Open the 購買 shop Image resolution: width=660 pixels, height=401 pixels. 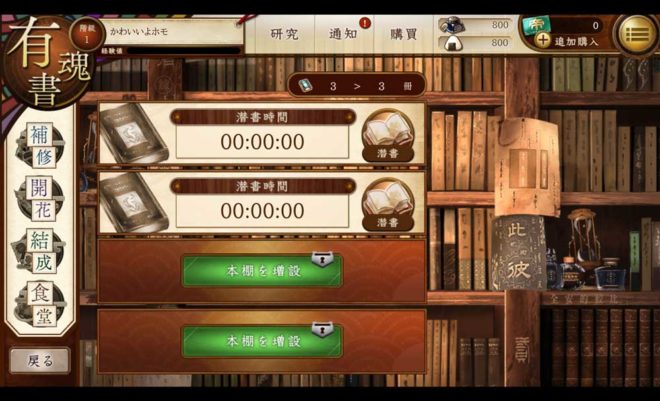(403, 34)
